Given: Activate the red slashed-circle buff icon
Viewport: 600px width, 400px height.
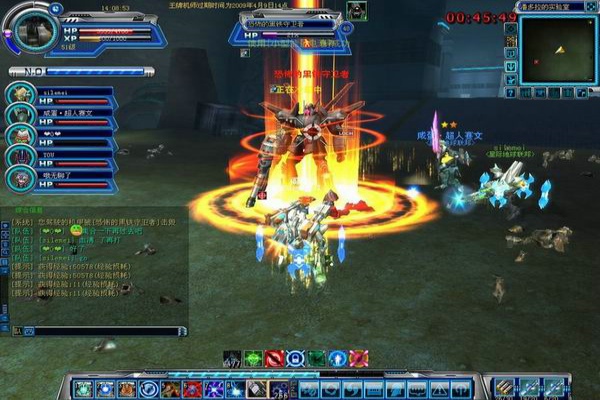Looking at the screenshot, I should (275, 358).
